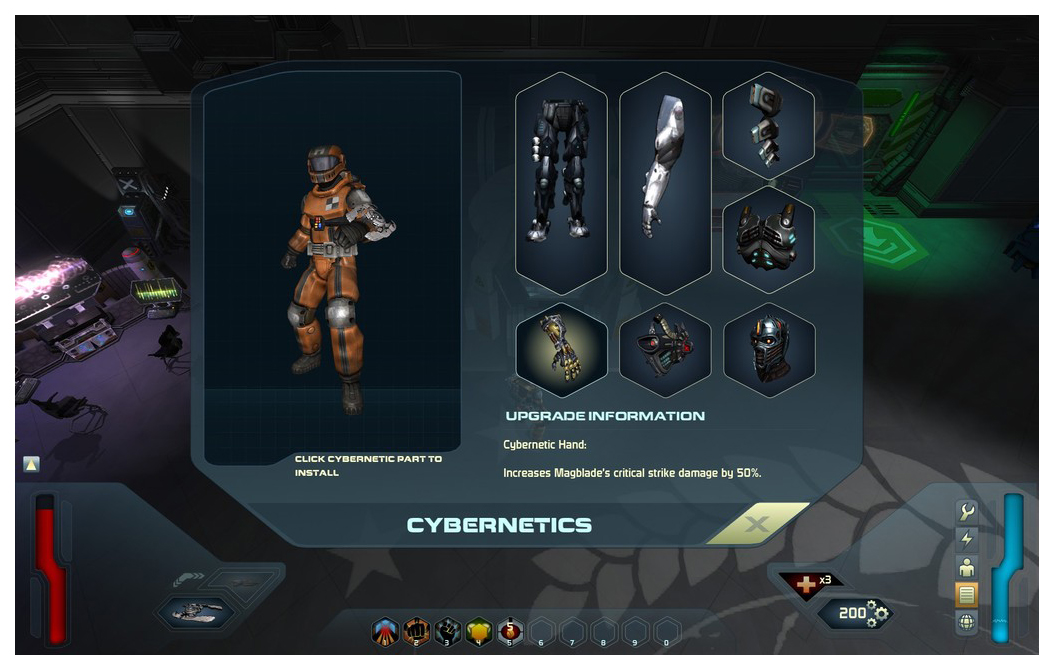Activate the blue-red burst ability in slot 1
Image resolution: width=1054 pixels, height=670 pixels.
pos(386,632)
